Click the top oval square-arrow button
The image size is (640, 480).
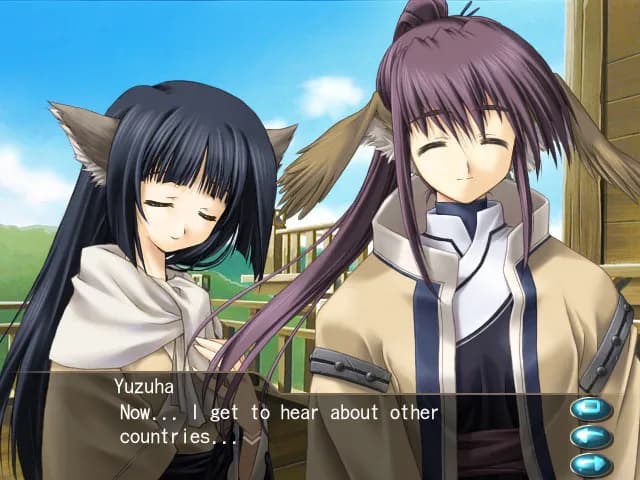[x=591, y=409]
